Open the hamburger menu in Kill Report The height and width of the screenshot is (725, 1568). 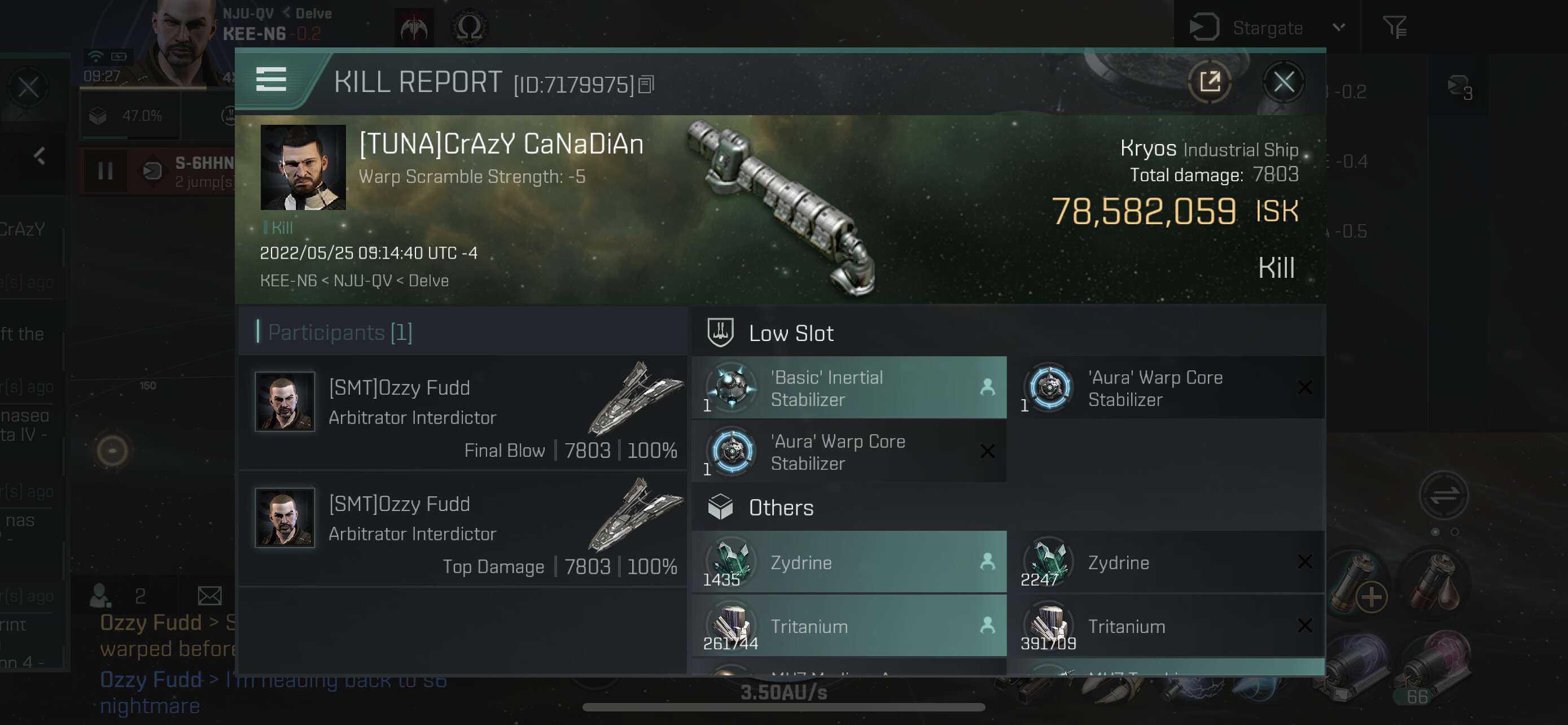(x=271, y=79)
